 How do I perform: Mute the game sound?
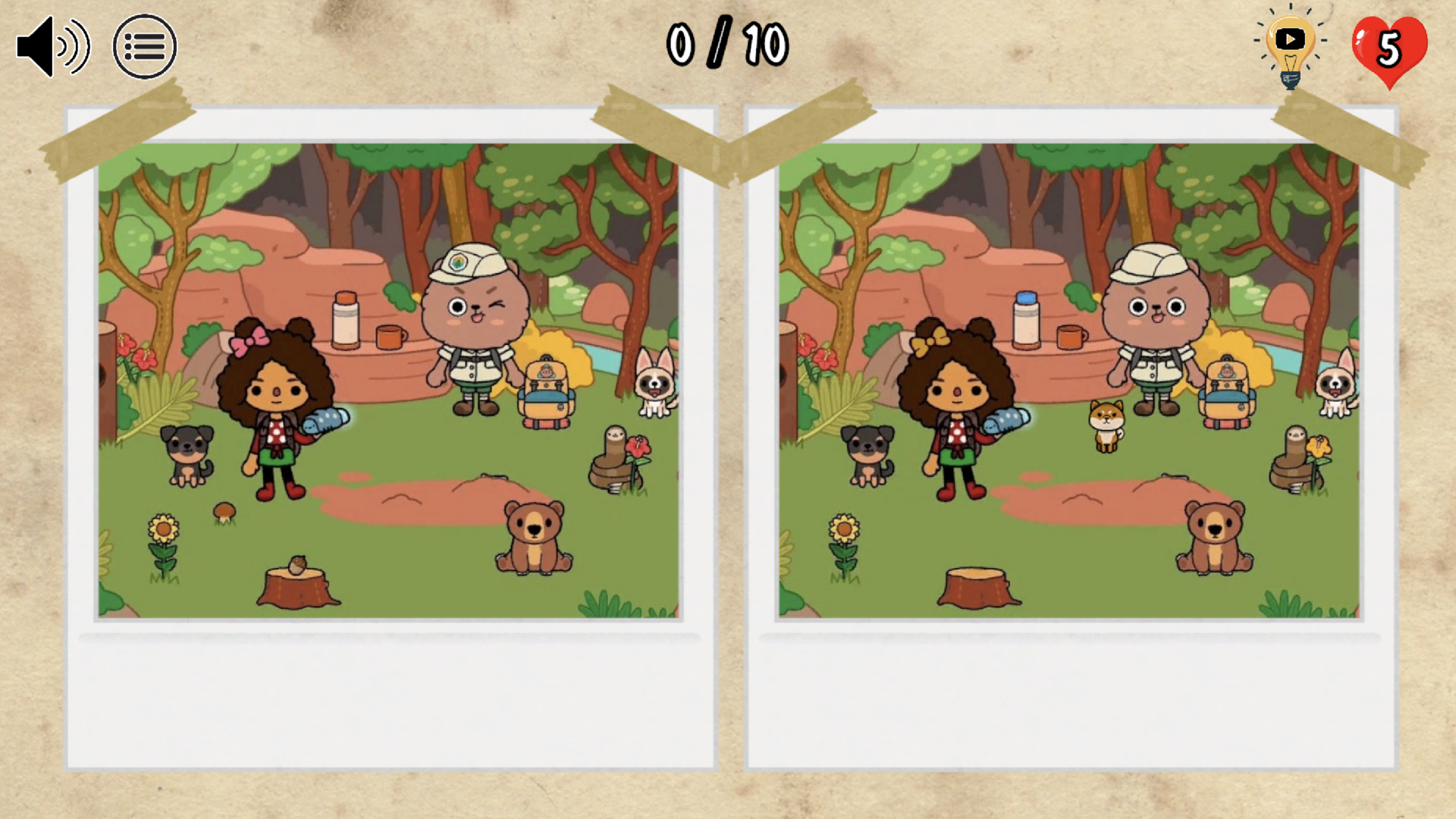(52, 46)
